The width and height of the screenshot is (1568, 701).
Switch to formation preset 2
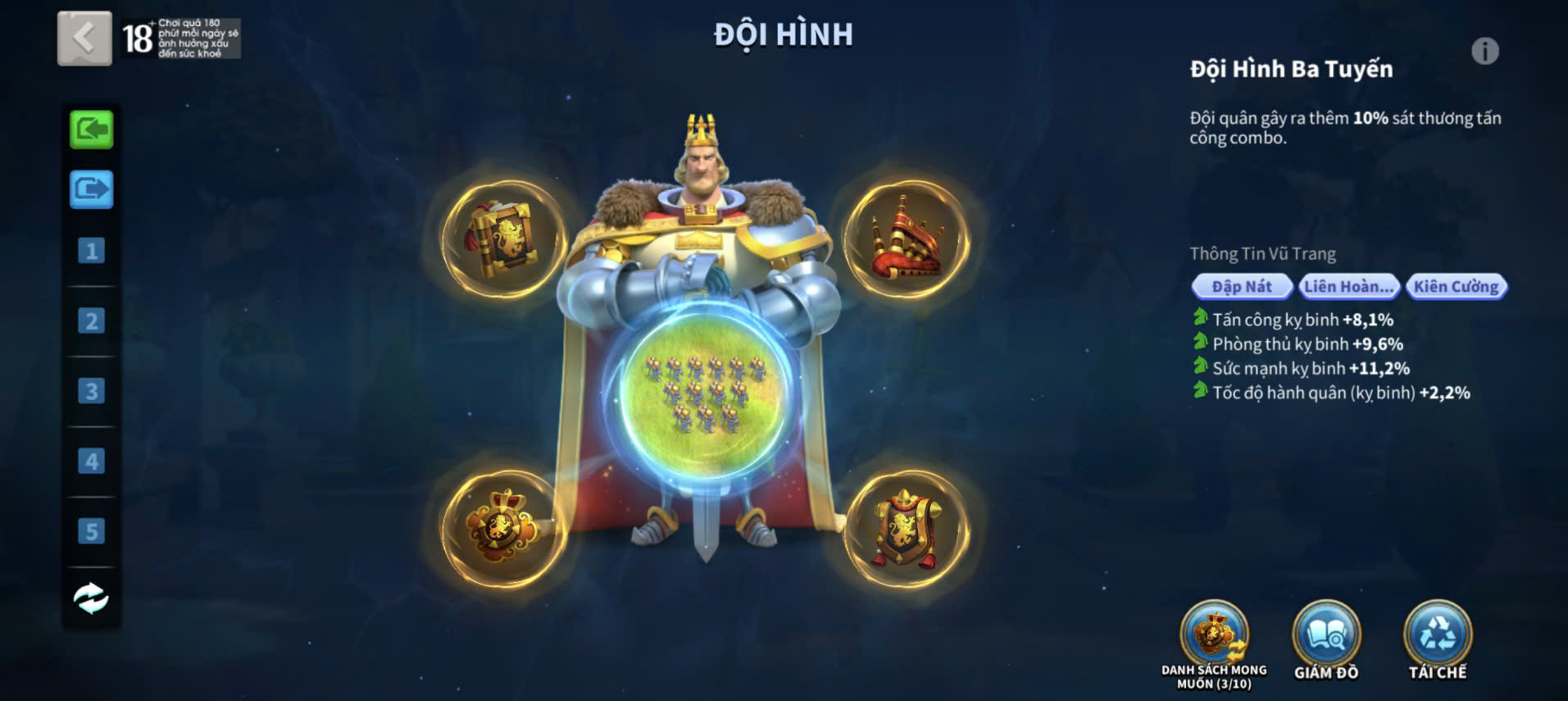click(x=91, y=321)
